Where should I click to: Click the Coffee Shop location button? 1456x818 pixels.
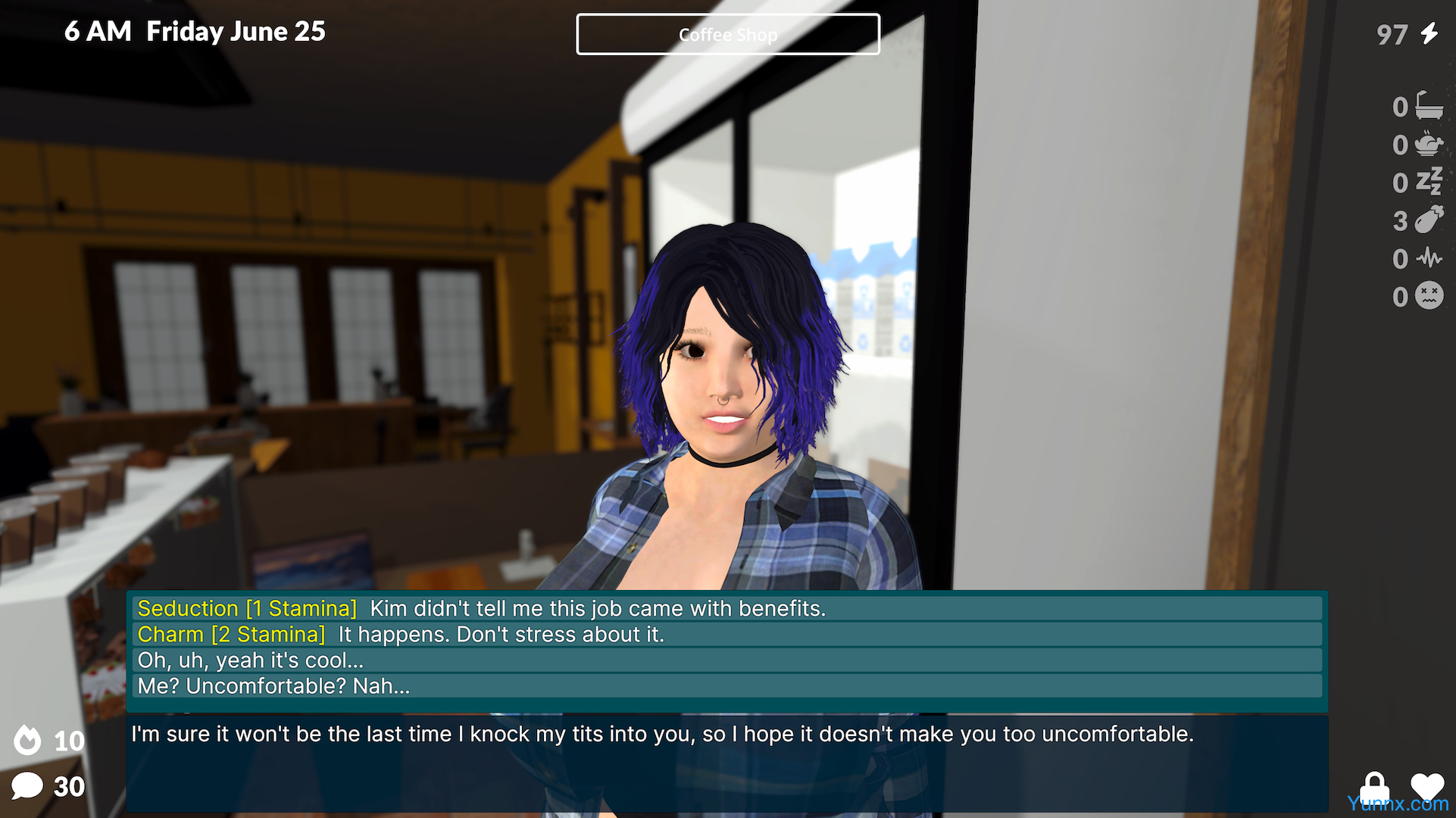point(727,34)
